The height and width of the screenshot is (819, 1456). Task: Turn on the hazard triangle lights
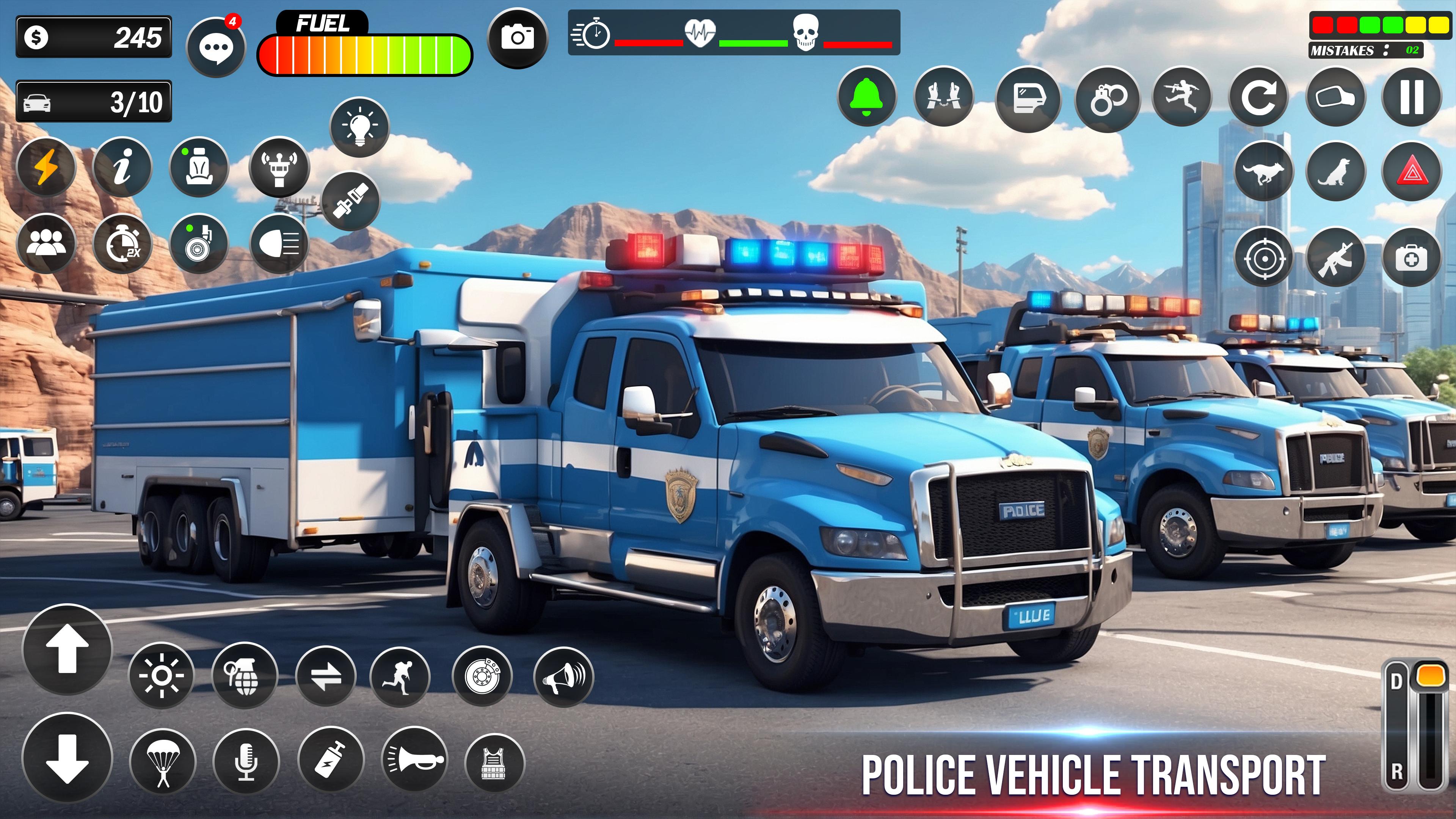pyautogui.click(x=1411, y=172)
